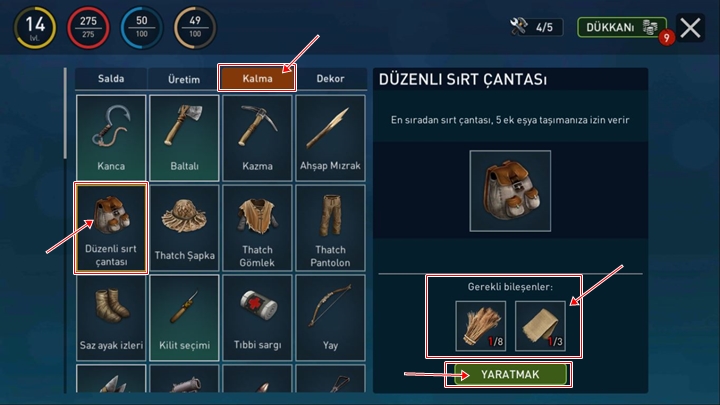Select the Düzenli sırt çantası recipe
720x405 pixels.
pos(110,226)
